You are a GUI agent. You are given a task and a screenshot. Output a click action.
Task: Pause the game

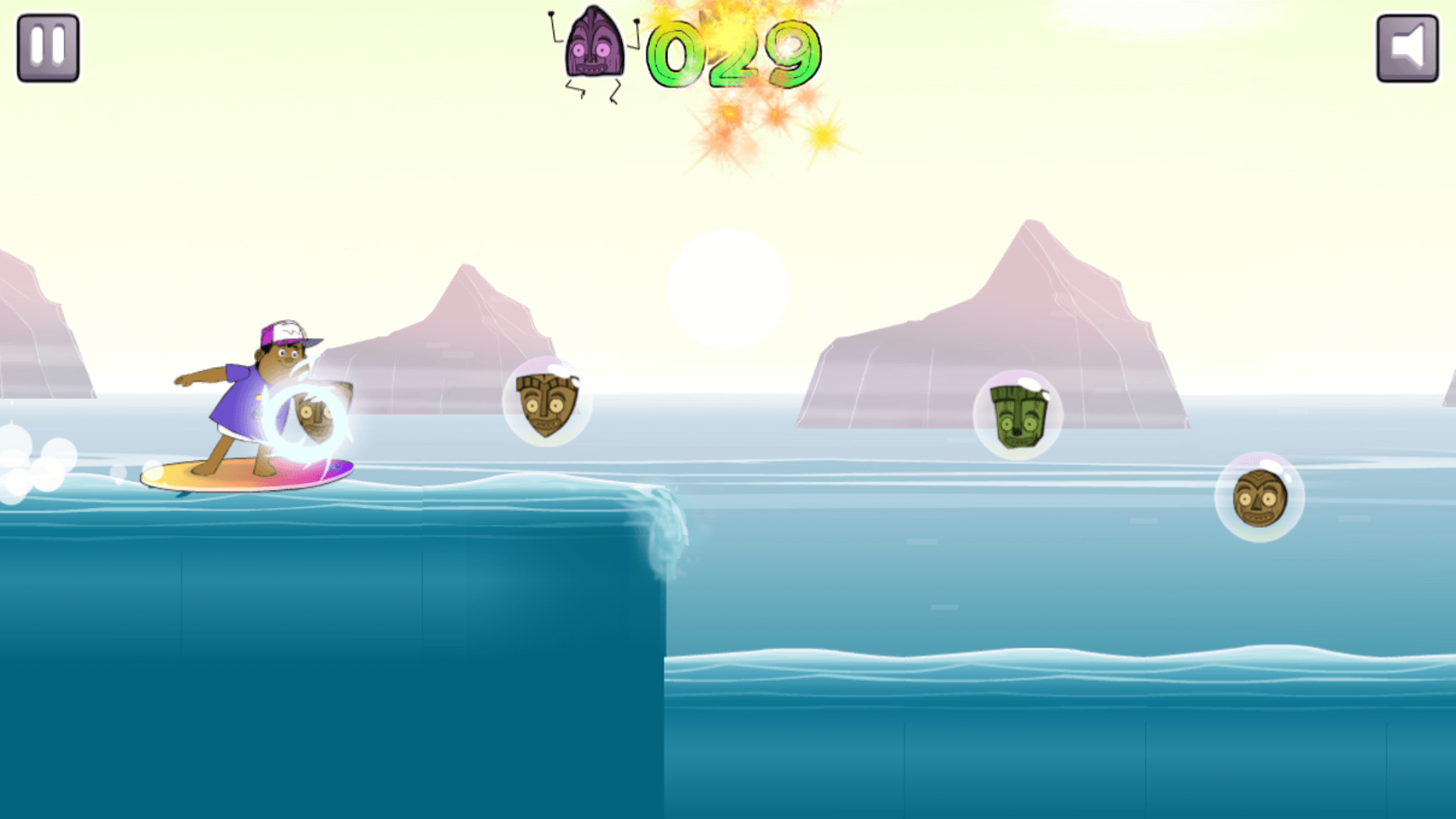pos(48,48)
